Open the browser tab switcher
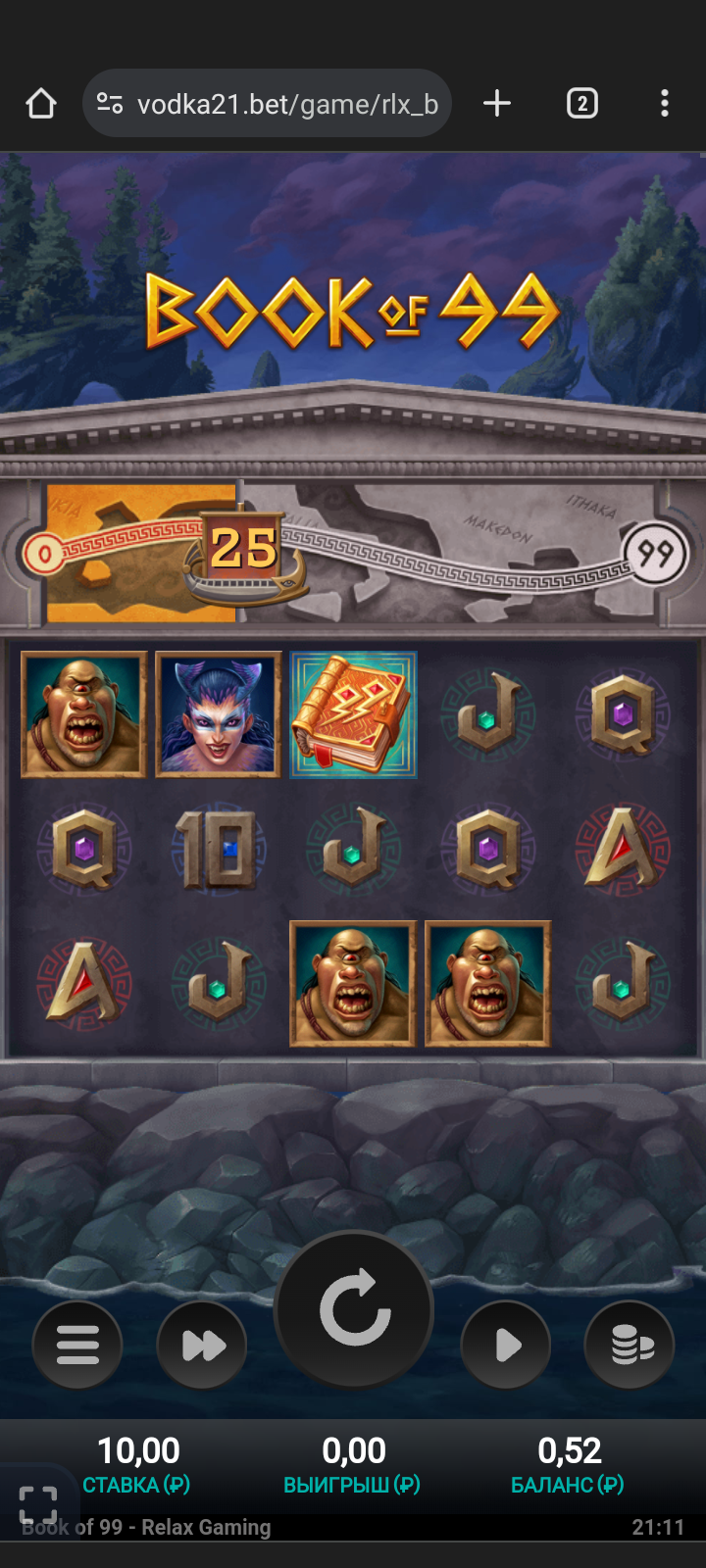Viewport: 706px width, 1568px height. click(581, 104)
